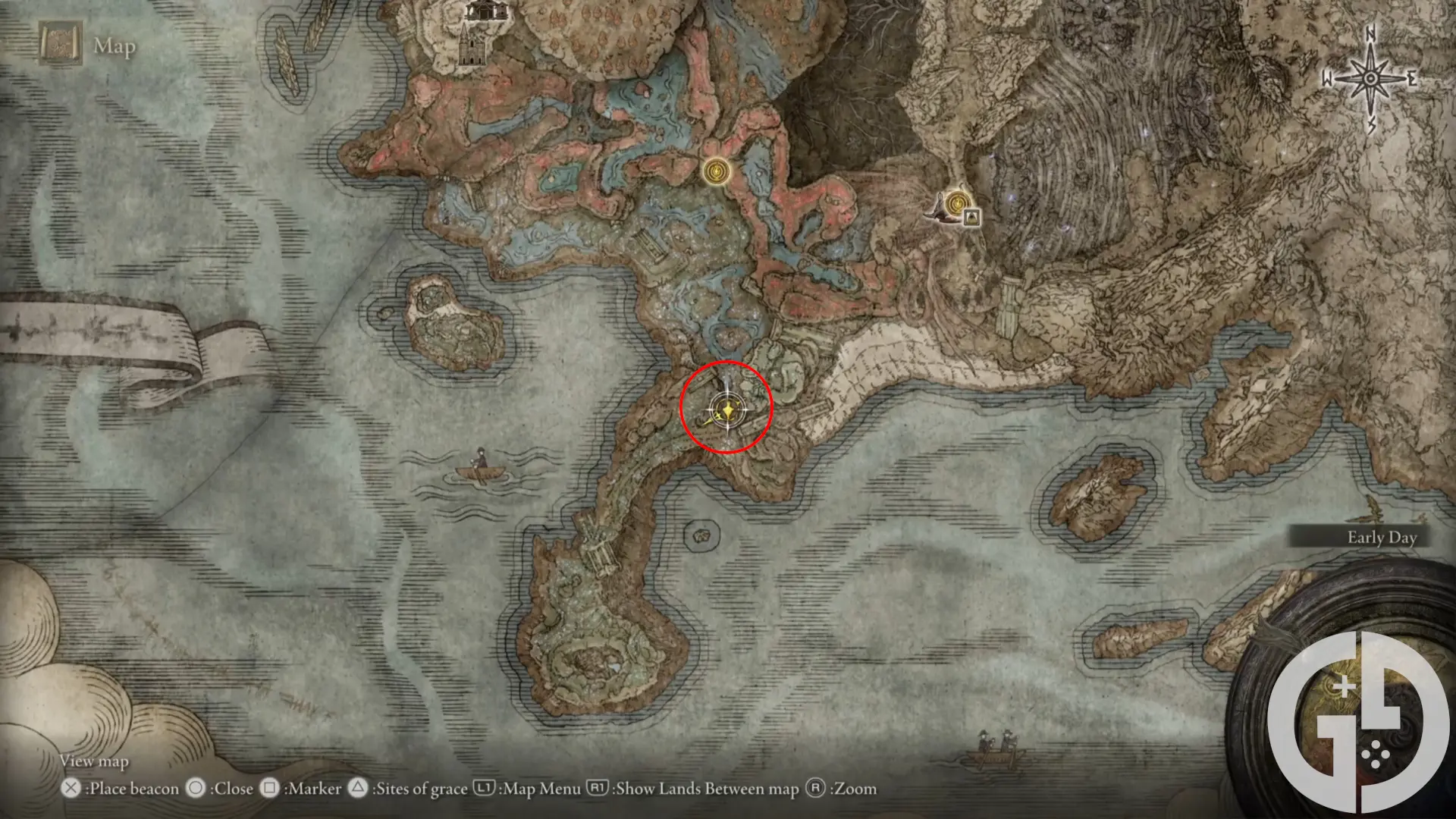
Task: Expand the Early Day time indicator
Action: 1382,537
